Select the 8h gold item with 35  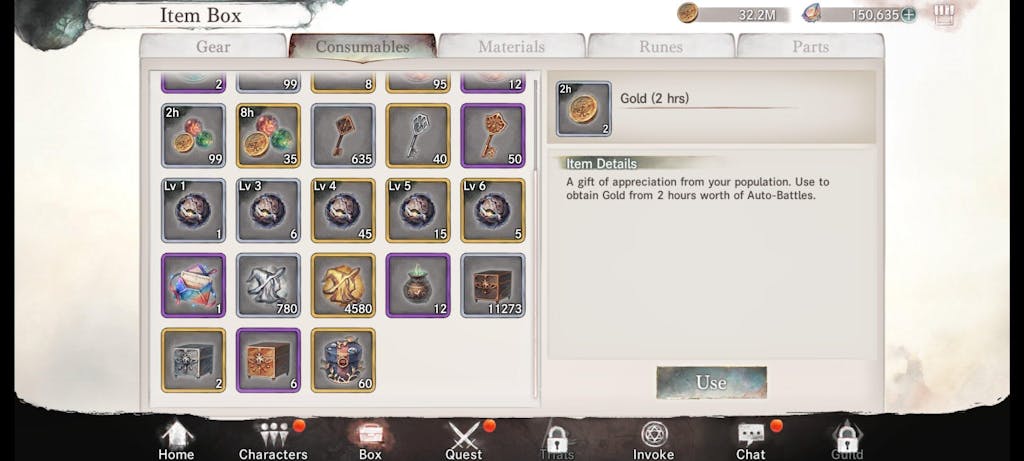268,135
